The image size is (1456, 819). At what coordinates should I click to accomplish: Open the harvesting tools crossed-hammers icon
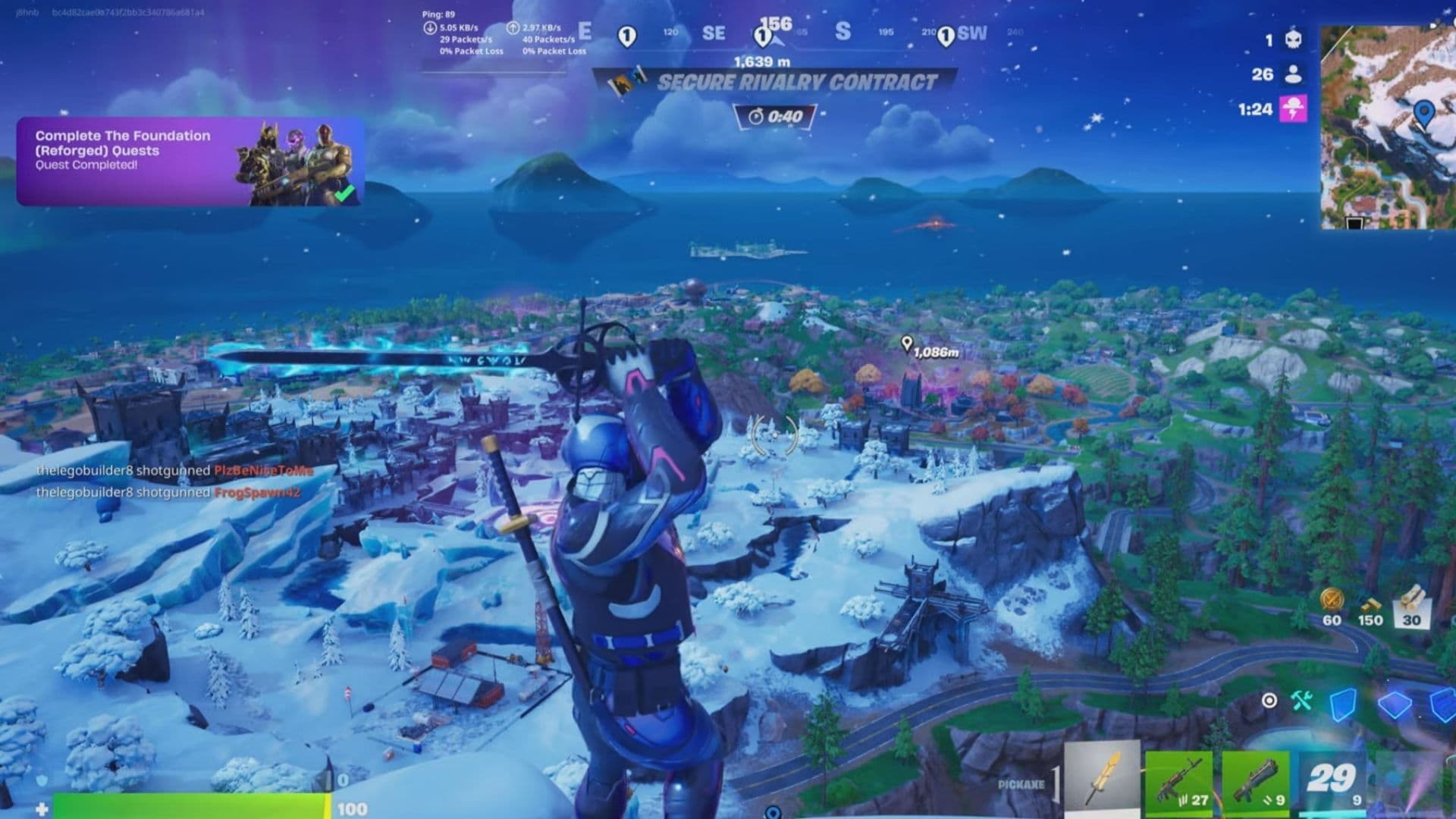1301,701
